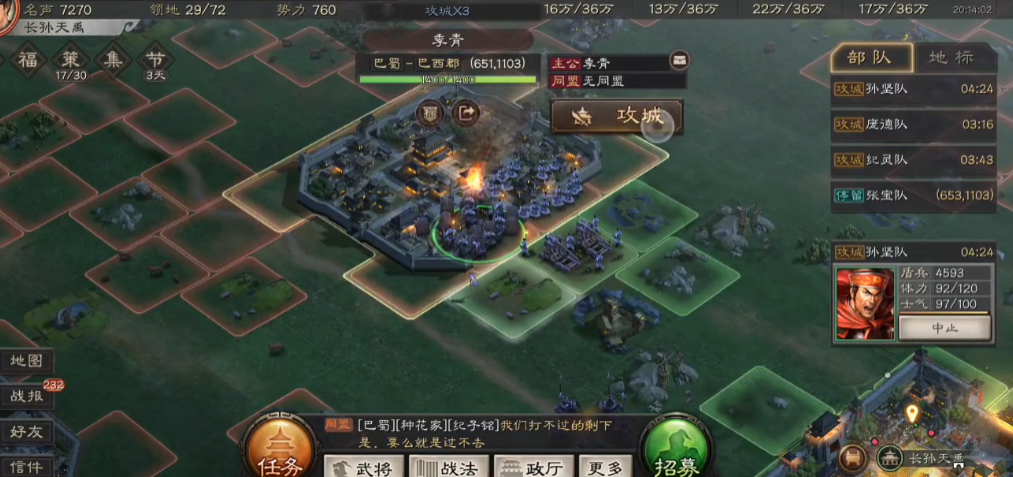1013x477 pixels.
Task: Open 战报 battle reports
Action: pos(25,395)
